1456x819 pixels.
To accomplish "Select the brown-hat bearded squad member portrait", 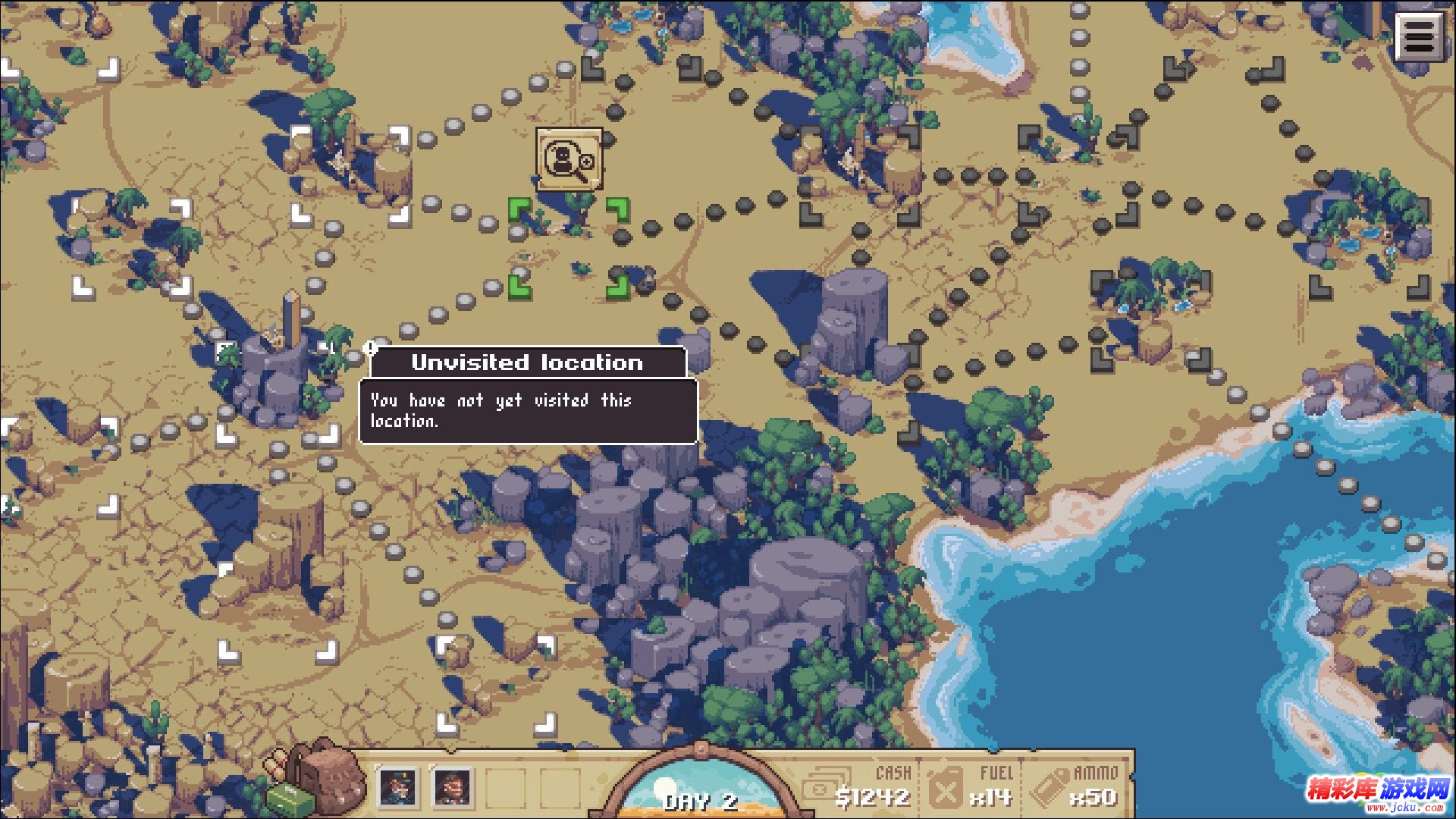I will click(x=453, y=787).
